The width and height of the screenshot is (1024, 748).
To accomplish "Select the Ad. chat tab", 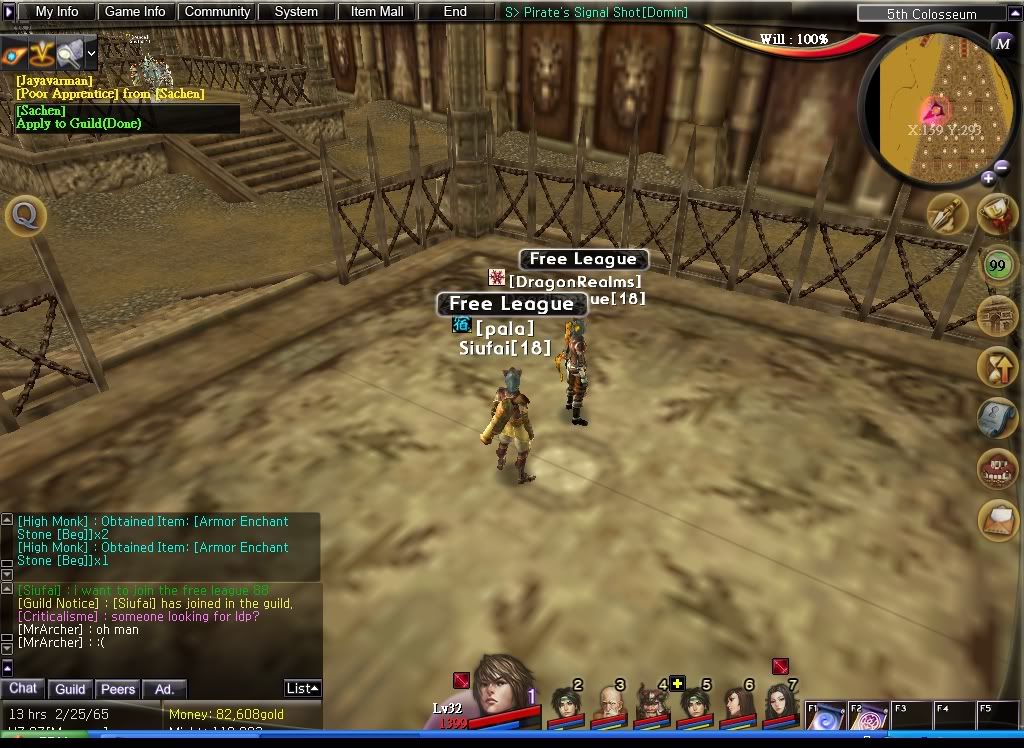I will click(164, 689).
